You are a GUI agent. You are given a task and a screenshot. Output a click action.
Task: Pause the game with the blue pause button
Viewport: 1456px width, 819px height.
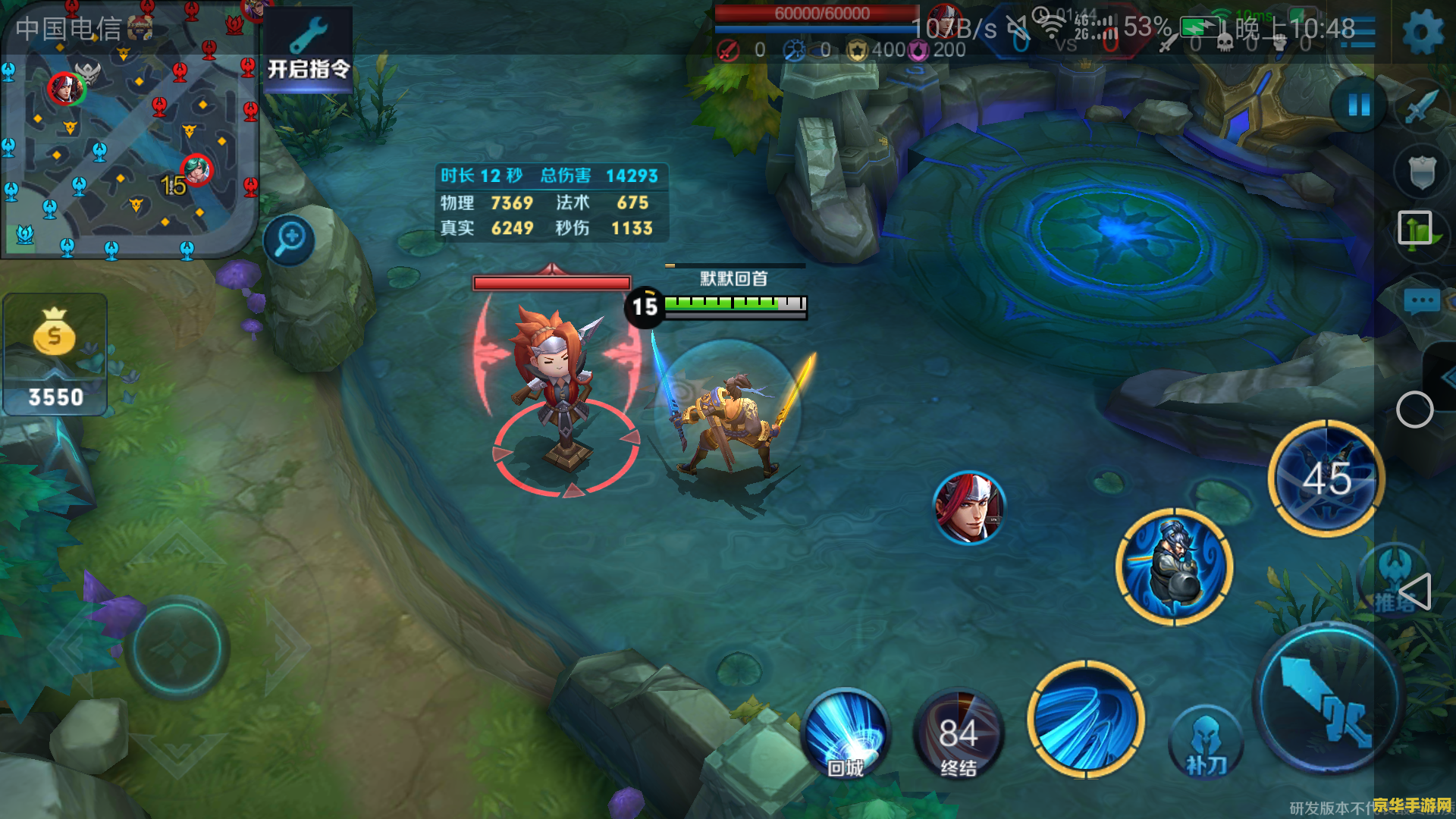pyautogui.click(x=1359, y=105)
